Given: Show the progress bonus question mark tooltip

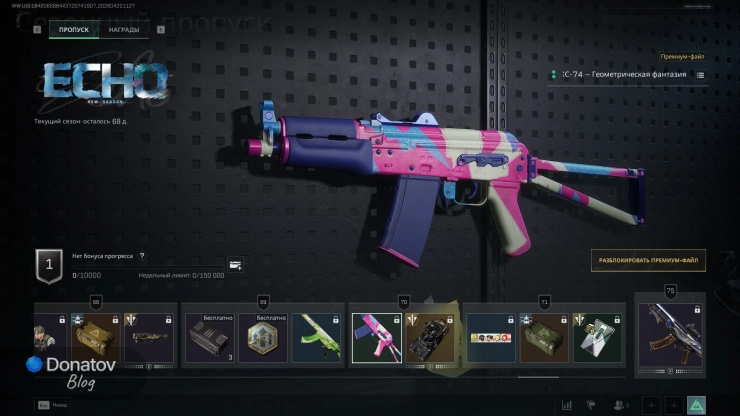Looking at the screenshot, I should (x=142, y=256).
